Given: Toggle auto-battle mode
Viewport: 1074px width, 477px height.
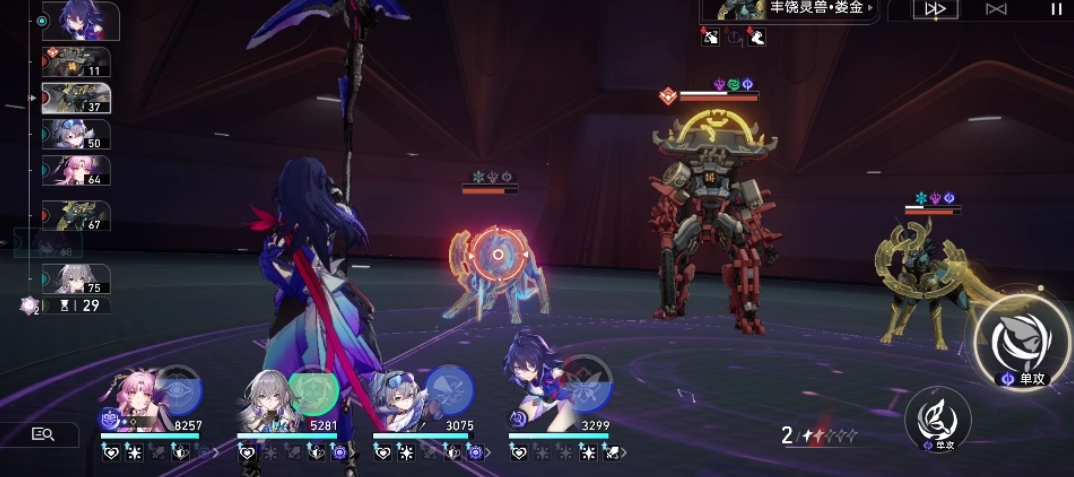Looking at the screenshot, I should 996,9.
